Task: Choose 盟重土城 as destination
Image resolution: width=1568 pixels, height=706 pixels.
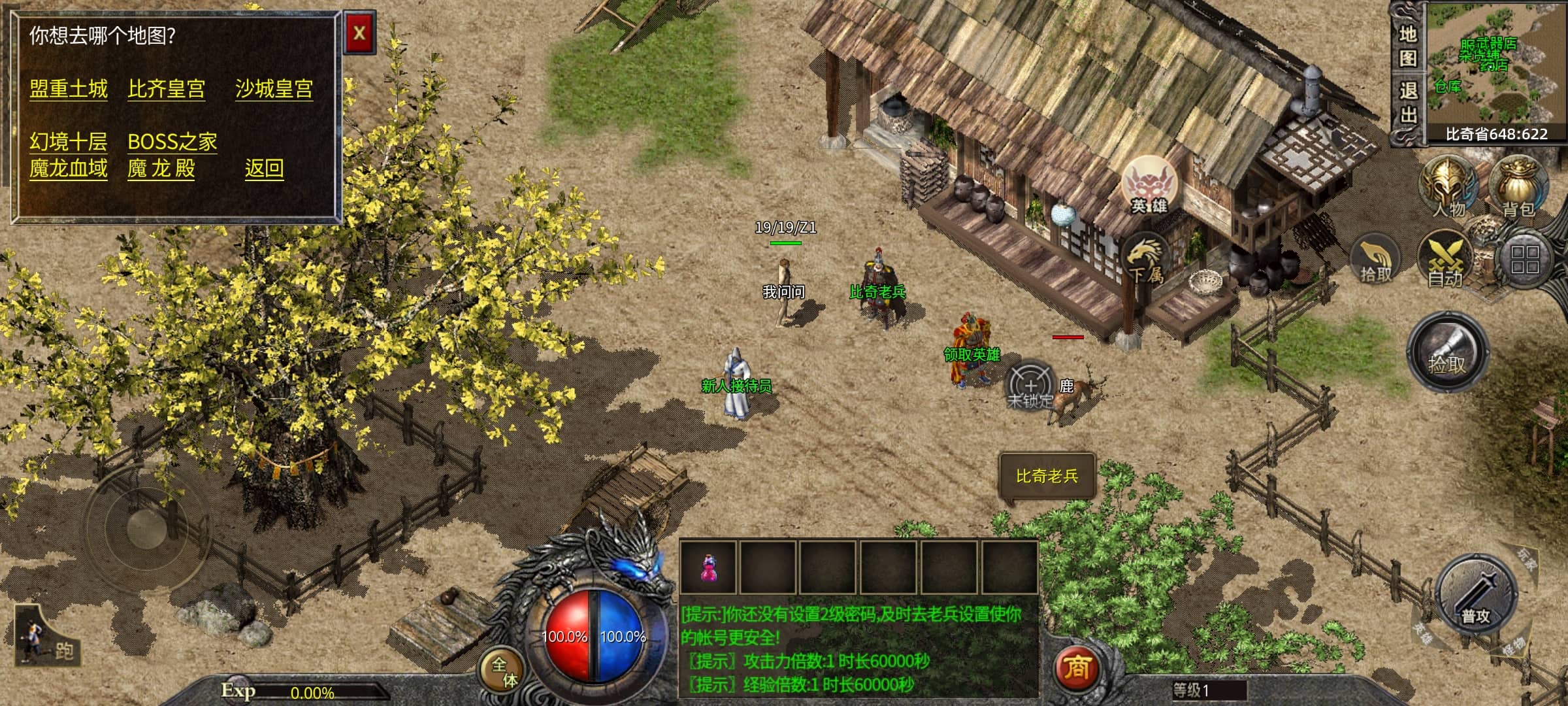Action: (x=69, y=89)
